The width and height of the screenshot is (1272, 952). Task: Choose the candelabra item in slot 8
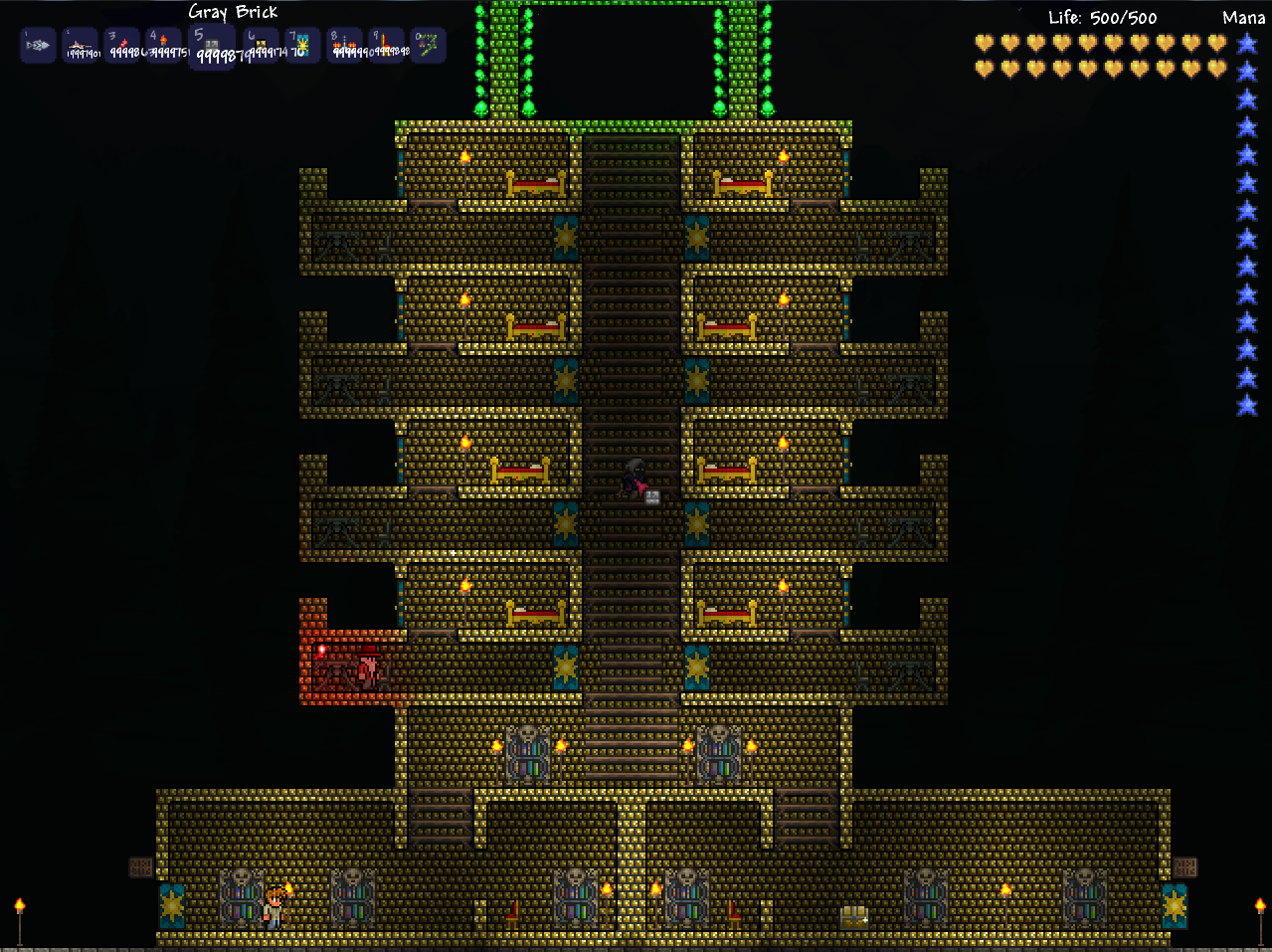coord(344,46)
